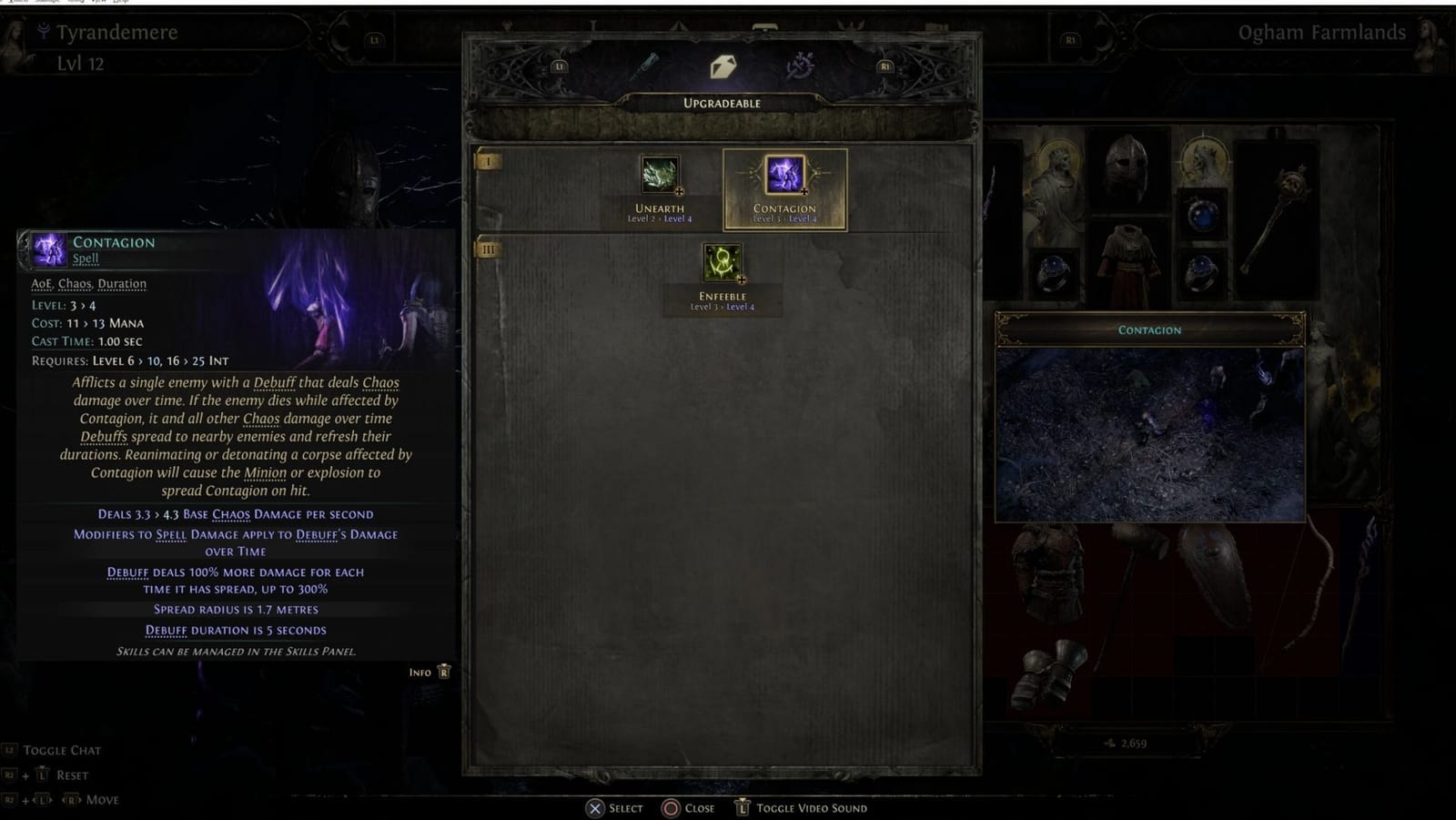Open the Help menu
1456x820 pixels.
pos(121,4)
